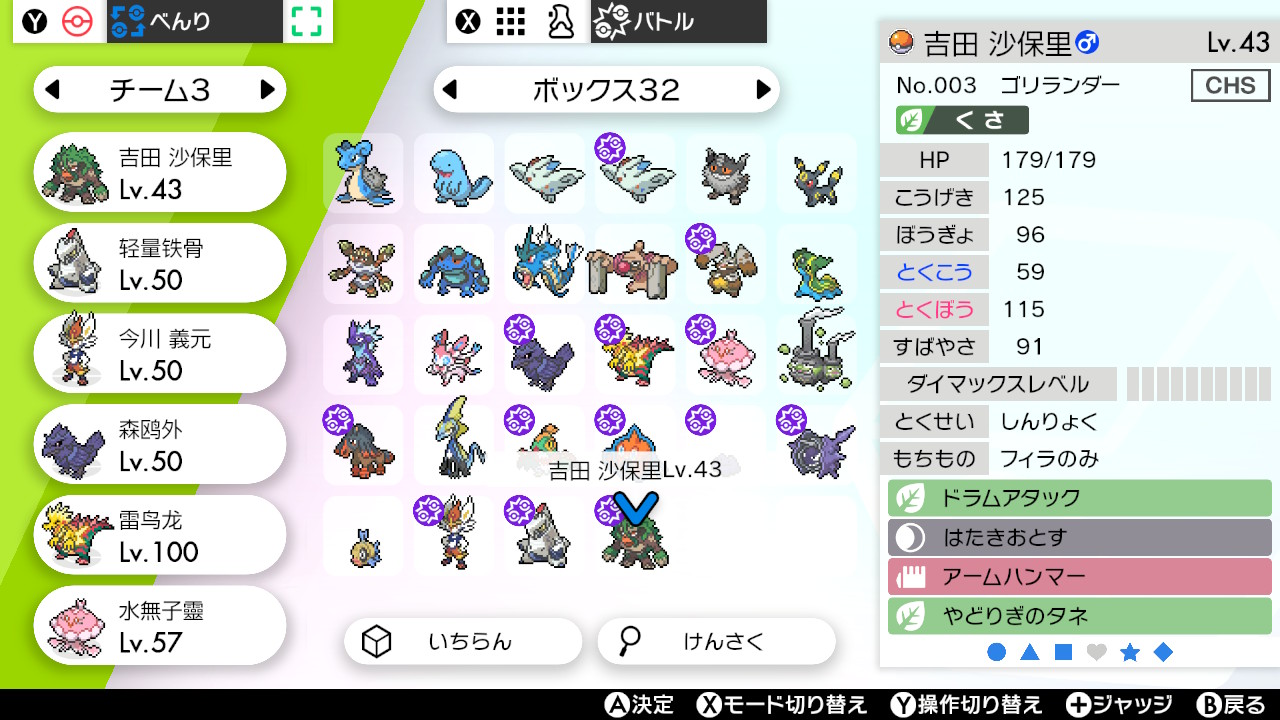
Task: Toggle the heart marking for Gorillander
Action: 1097,651
